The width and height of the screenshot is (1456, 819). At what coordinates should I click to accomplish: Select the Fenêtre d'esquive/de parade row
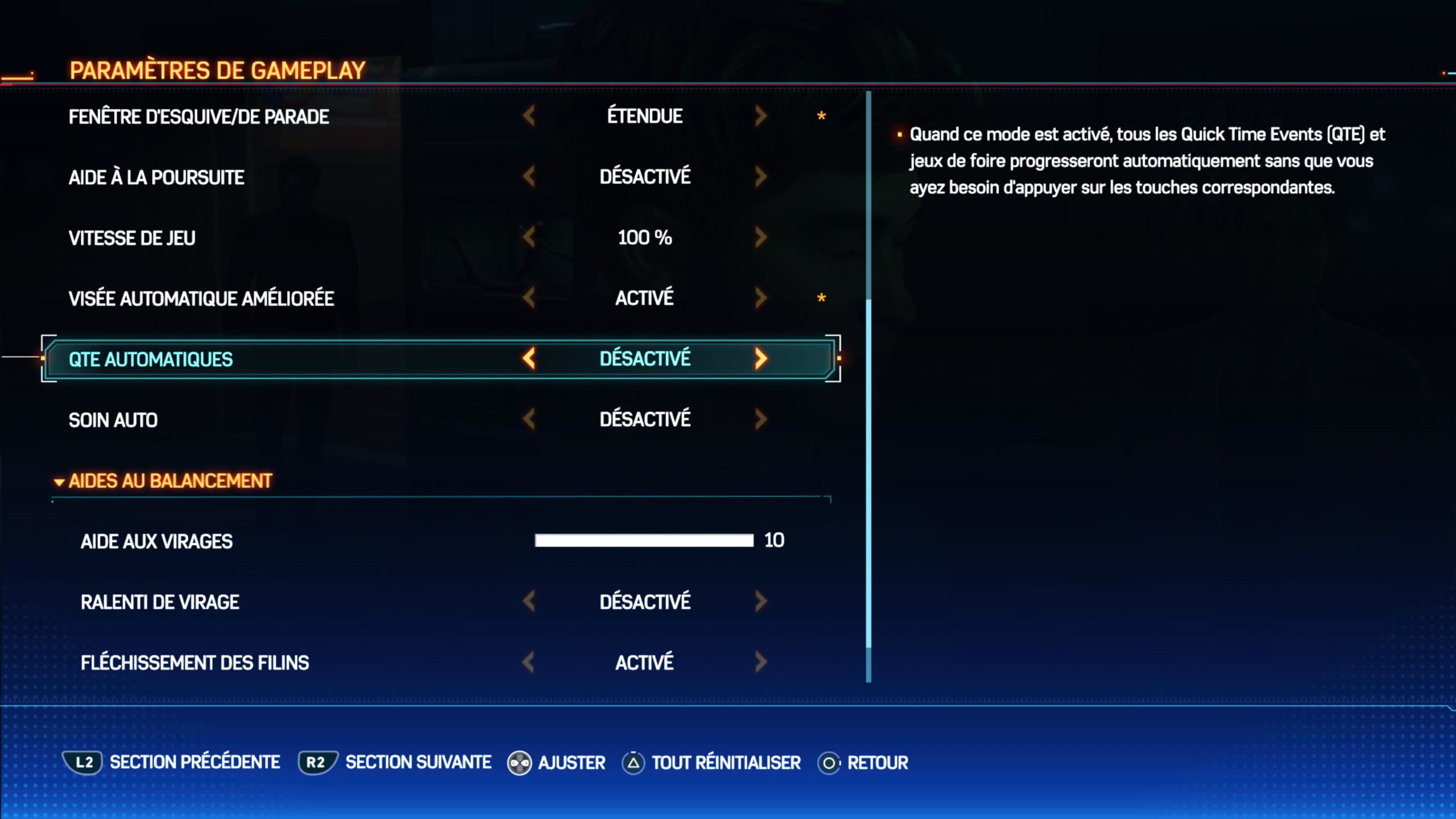[x=198, y=117]
